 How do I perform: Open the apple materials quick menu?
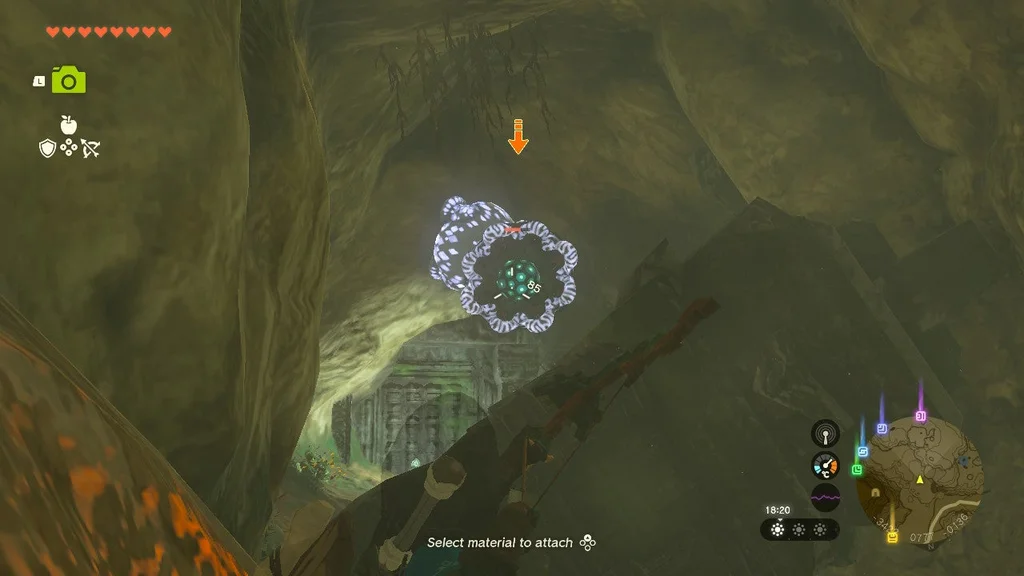click(x=69, y=125)
